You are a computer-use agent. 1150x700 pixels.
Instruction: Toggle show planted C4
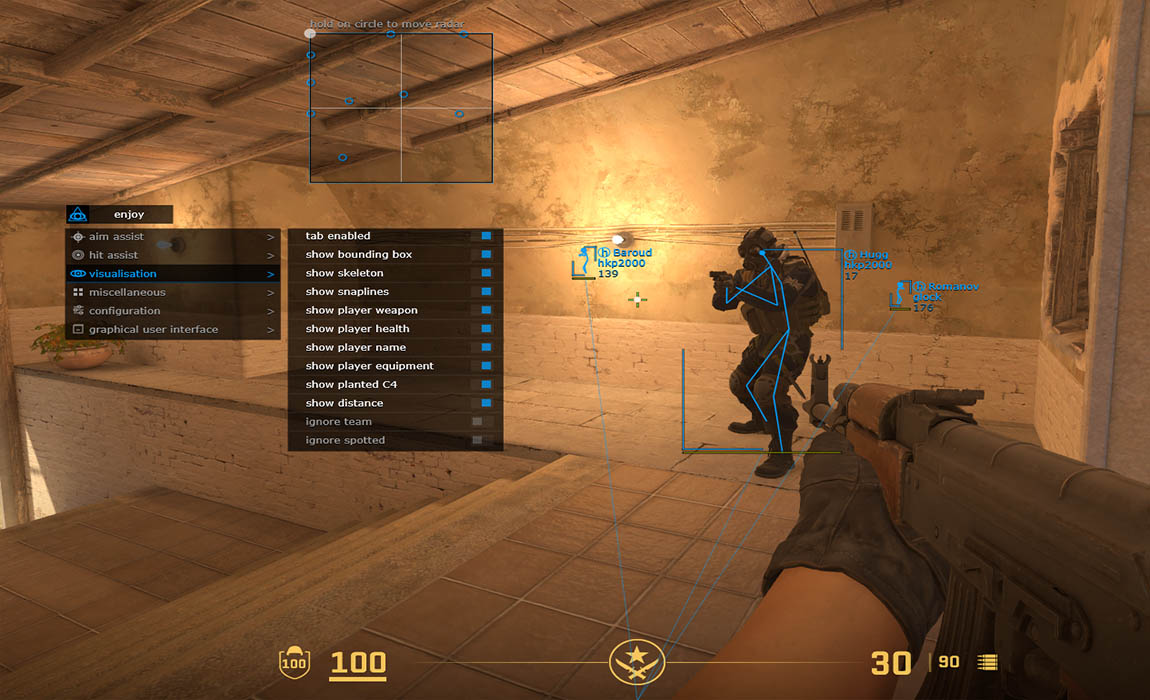[x=486, y=384]
